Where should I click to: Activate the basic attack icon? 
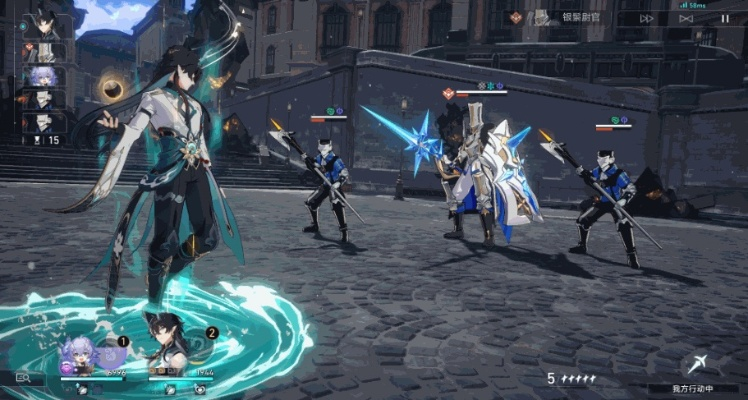(x=696, y=366)
